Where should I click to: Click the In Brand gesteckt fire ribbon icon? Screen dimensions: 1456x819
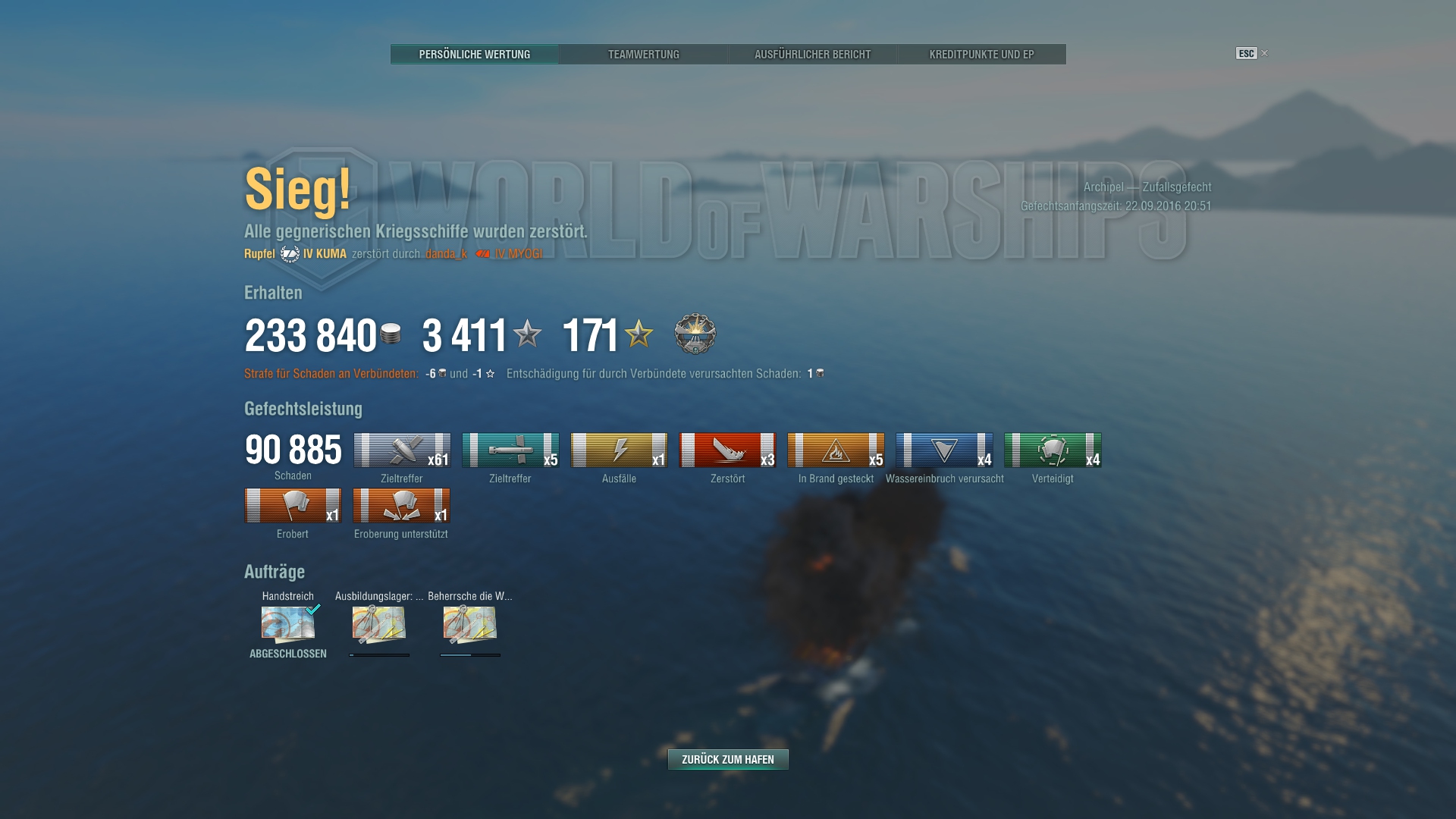(836, 448)
